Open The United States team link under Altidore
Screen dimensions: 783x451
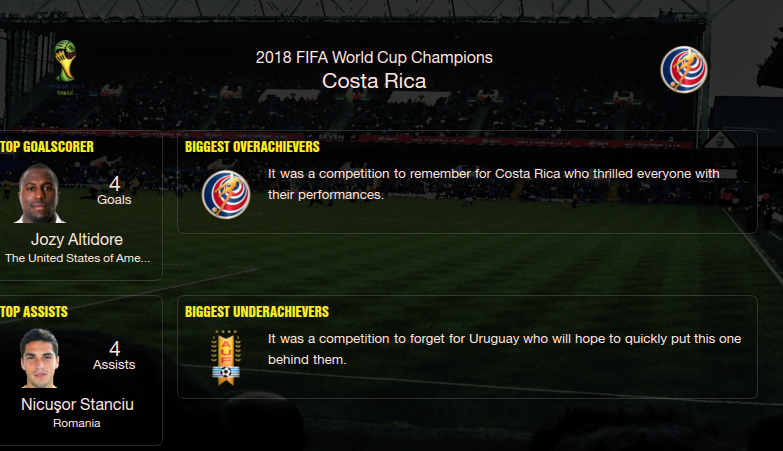(x=77, y=258)
